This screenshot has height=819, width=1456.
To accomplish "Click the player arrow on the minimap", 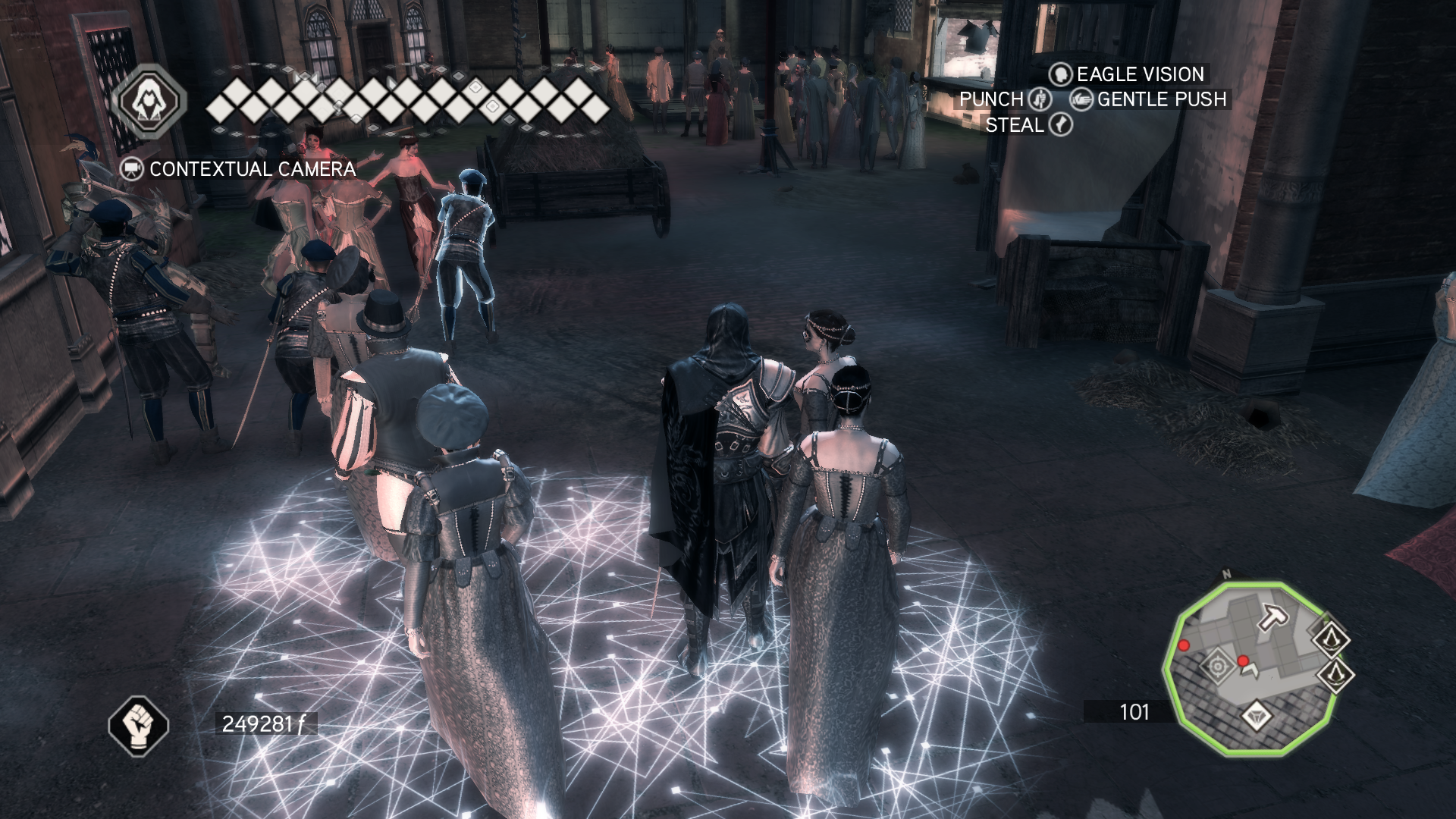I will pos(1250,670).
